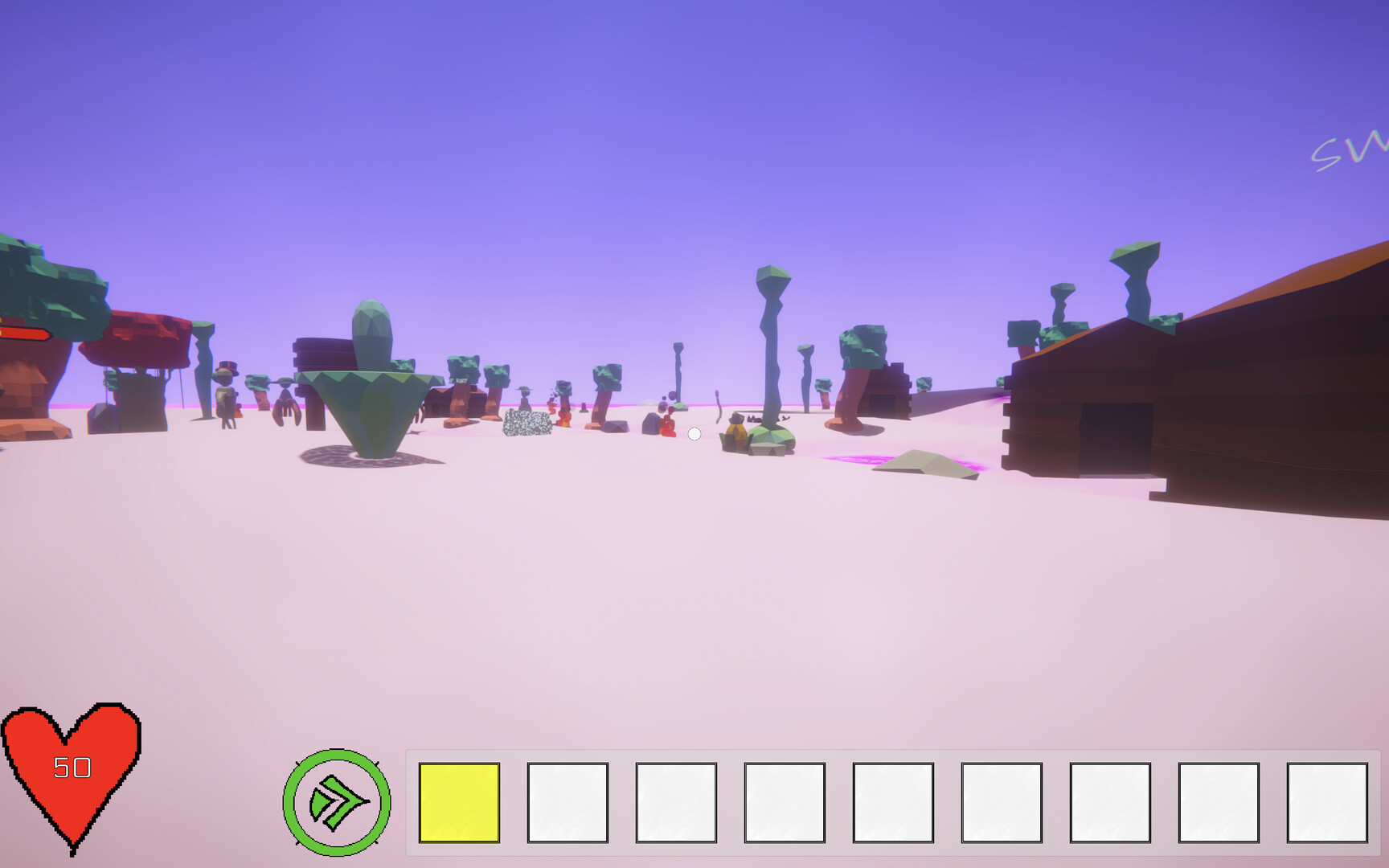Click the speckled white stone block

pos(527,424)
